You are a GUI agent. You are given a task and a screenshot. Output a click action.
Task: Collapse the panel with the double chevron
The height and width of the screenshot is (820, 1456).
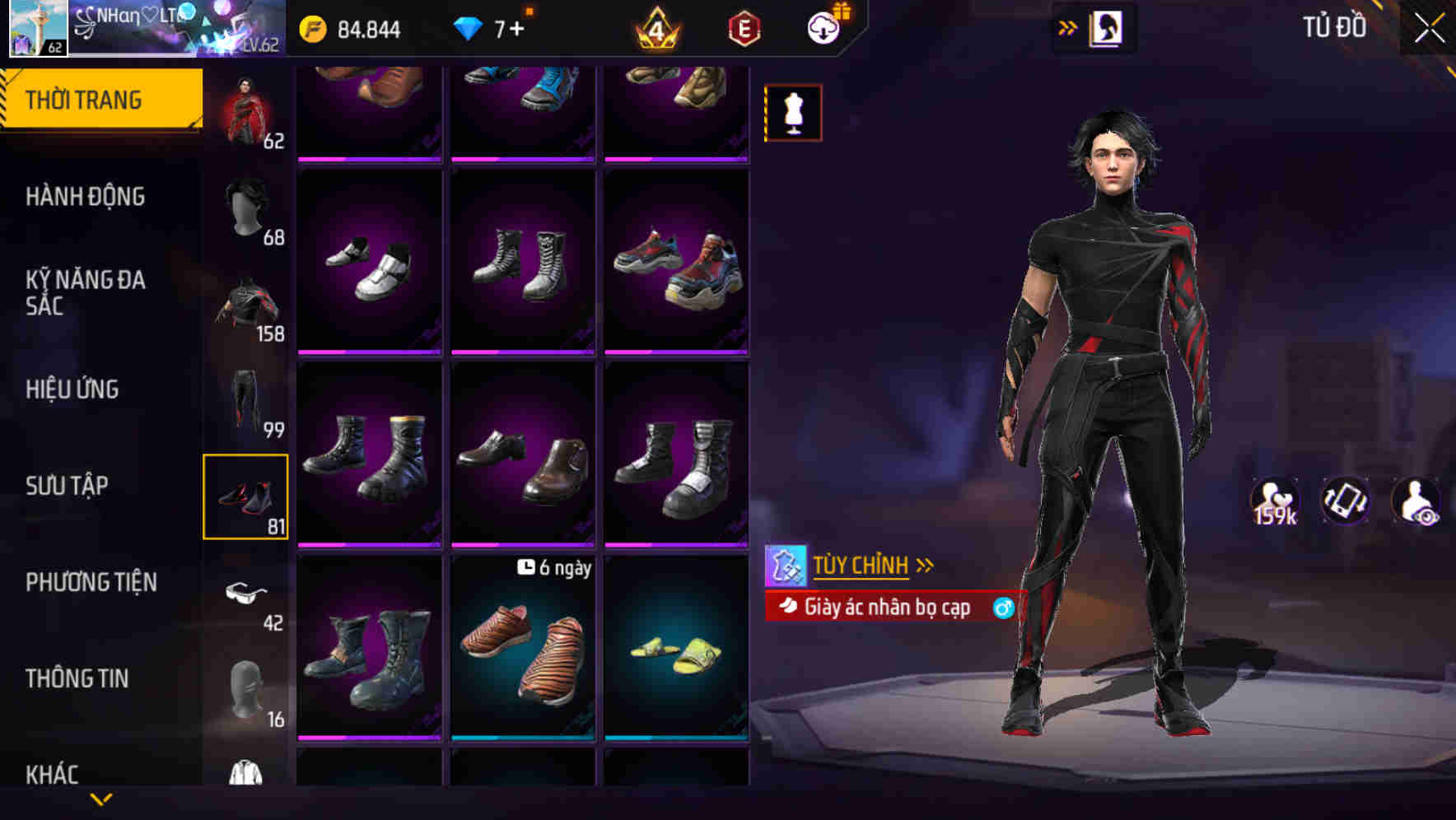coord(1067,26)
